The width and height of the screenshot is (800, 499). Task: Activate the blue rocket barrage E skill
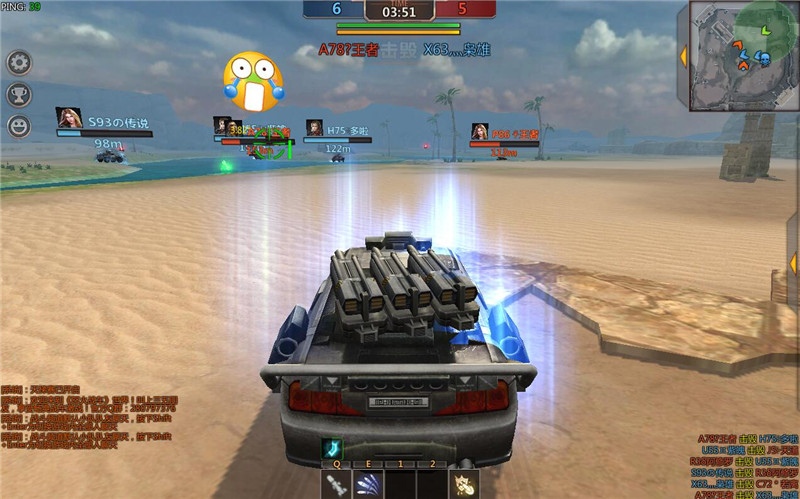click(x=368, y=484)
